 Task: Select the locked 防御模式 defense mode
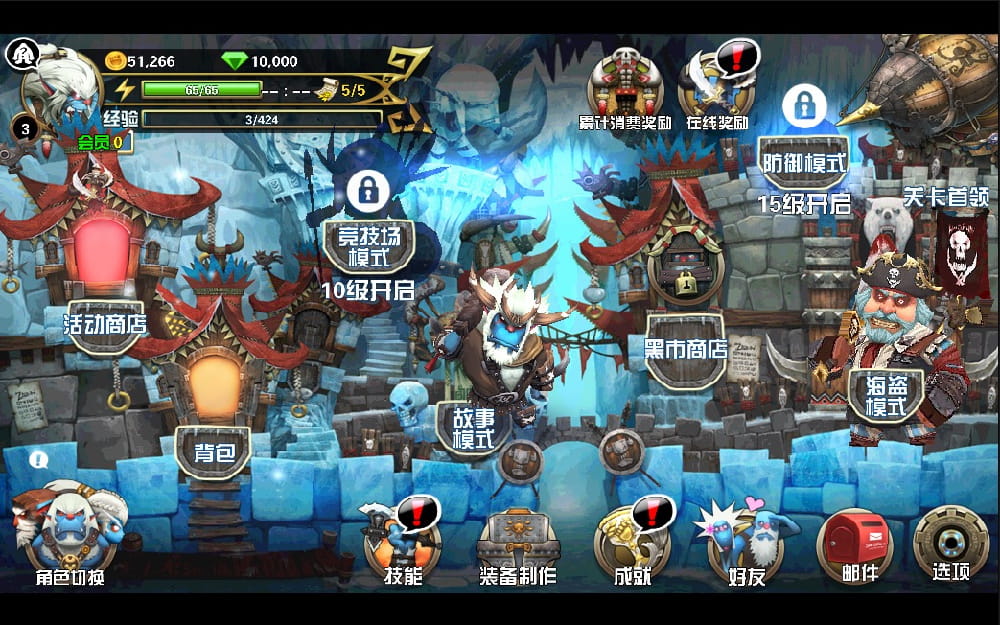[x=803, y=160]
